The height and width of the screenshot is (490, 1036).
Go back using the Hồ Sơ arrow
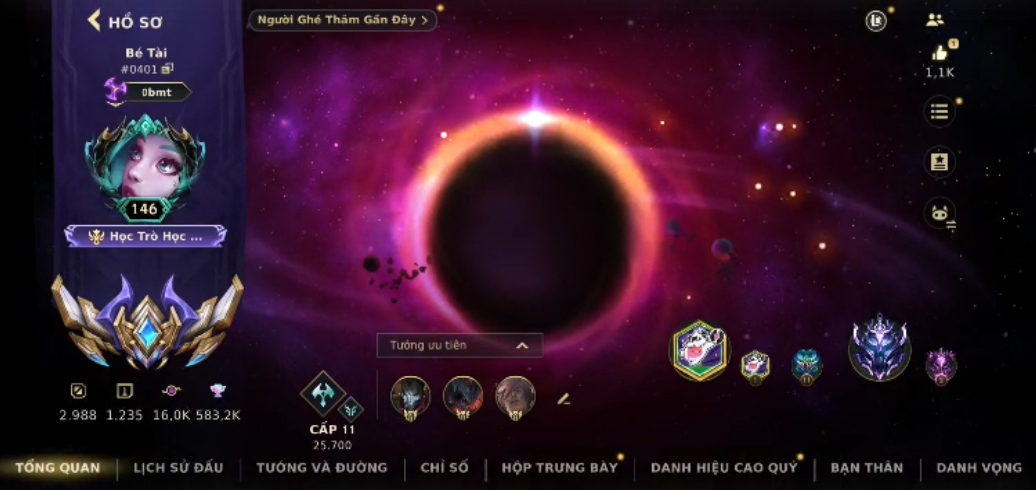click(95, 20)
